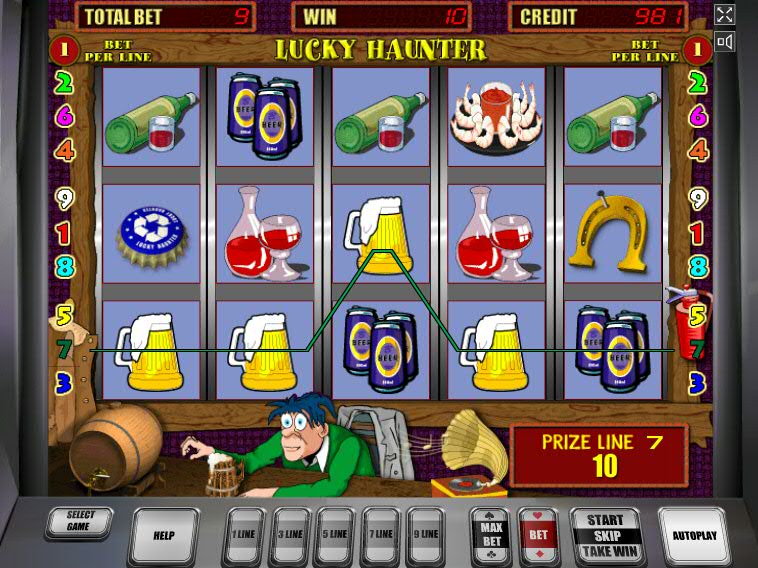Choose the 1 Line button

245,534
